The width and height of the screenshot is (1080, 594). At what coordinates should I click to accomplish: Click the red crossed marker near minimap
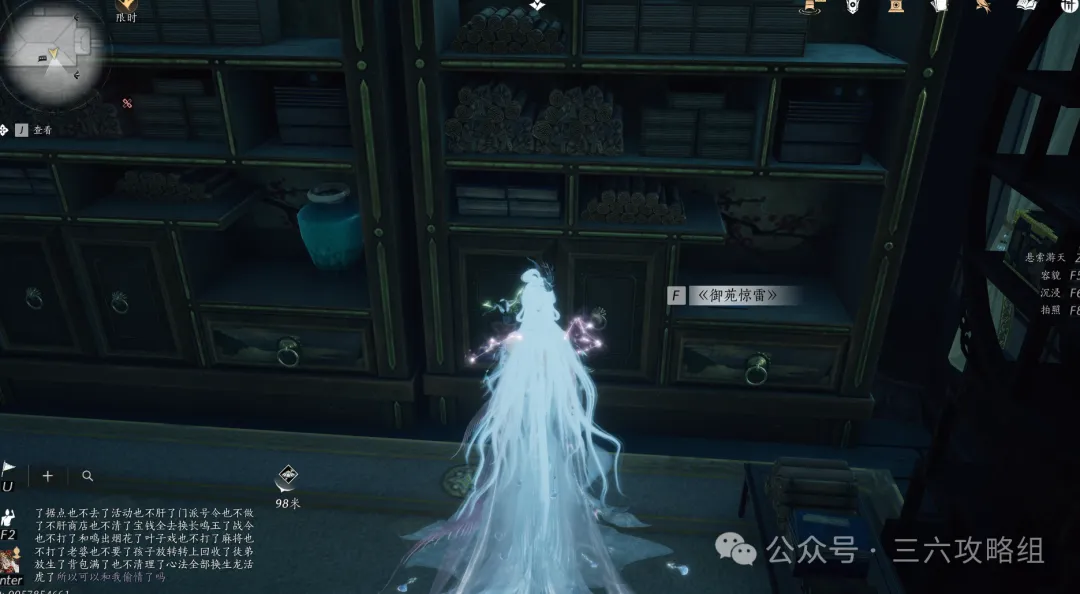point(127,103)
